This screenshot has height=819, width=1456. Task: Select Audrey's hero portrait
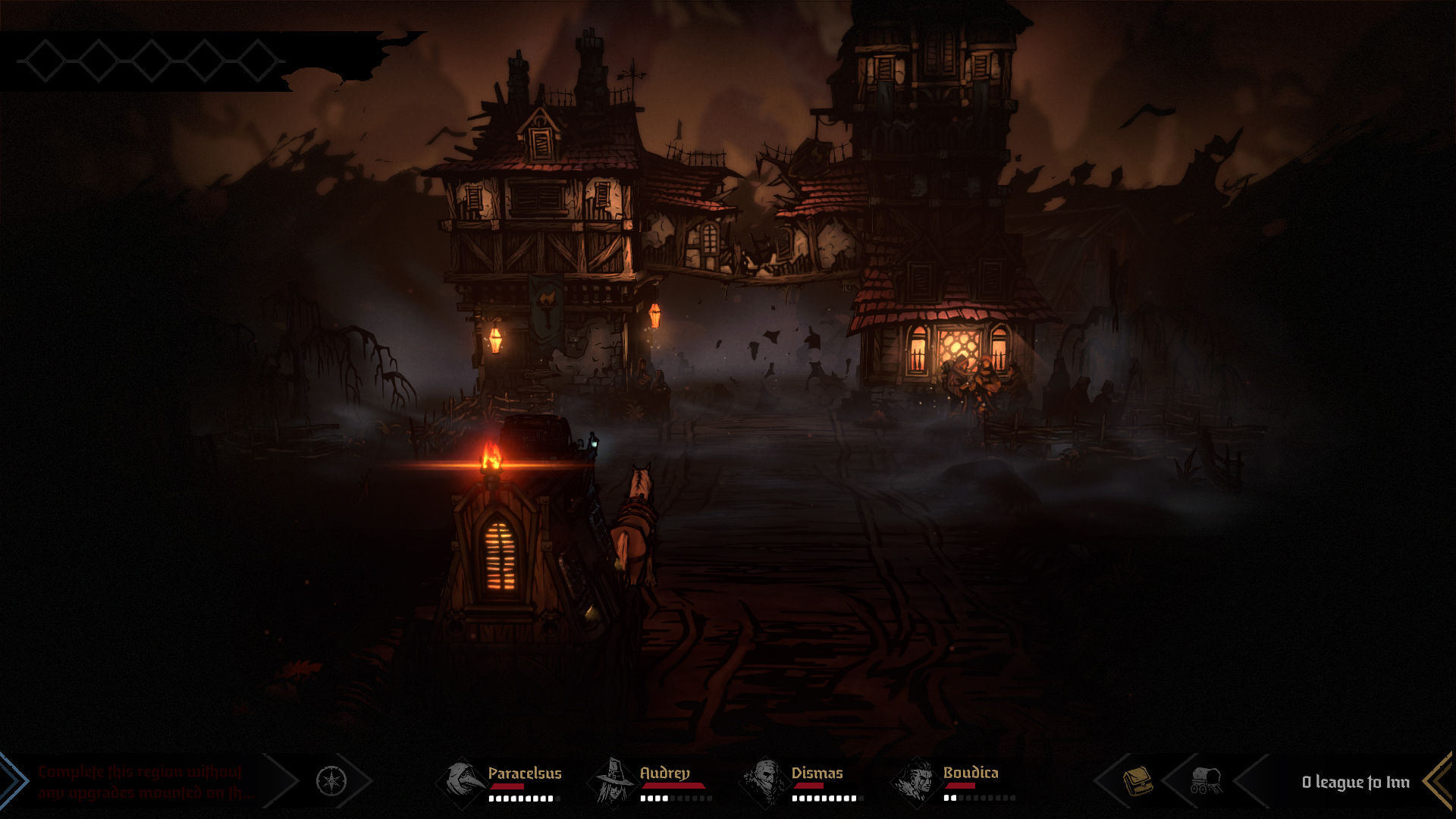[613, 780]
